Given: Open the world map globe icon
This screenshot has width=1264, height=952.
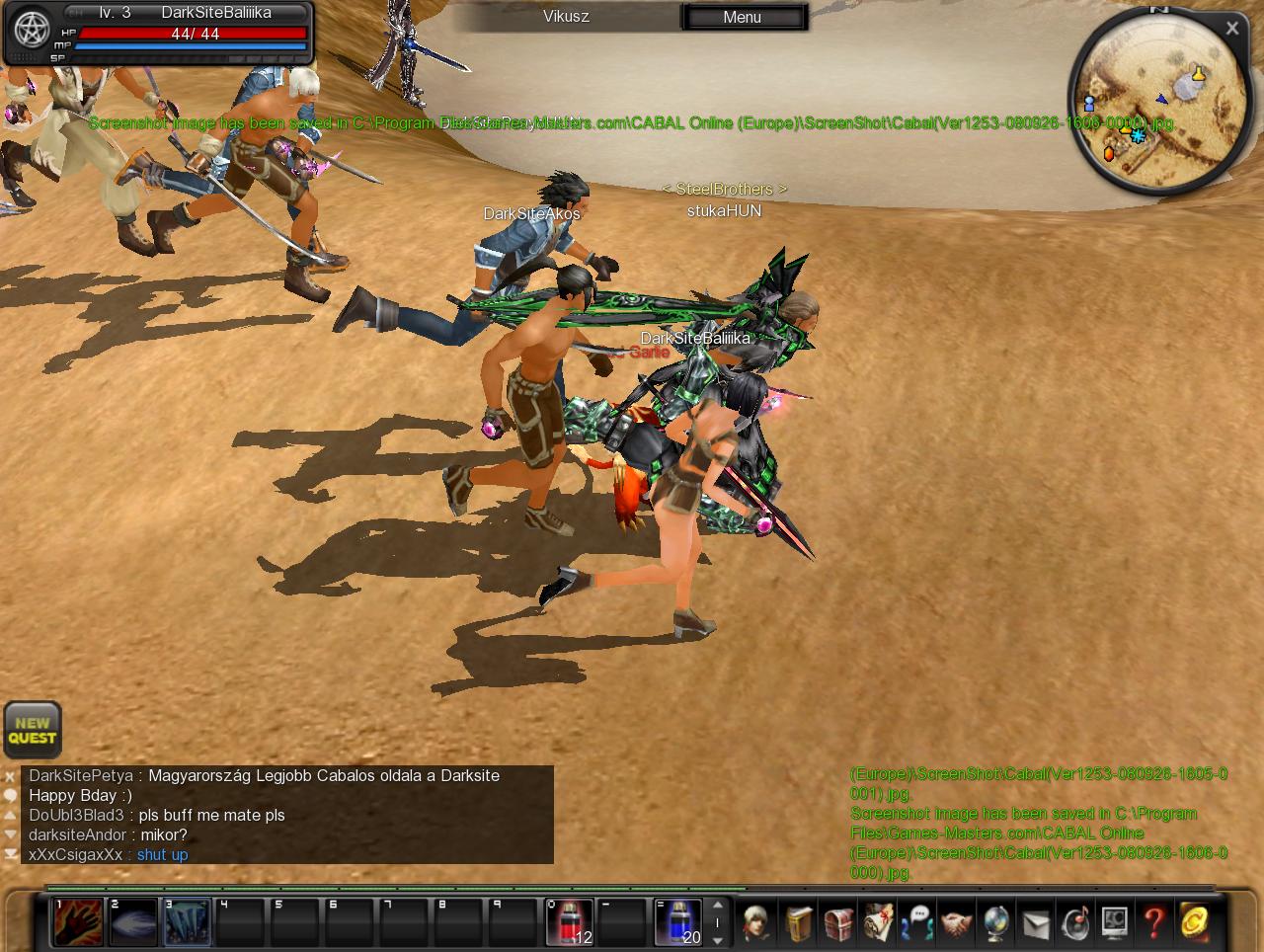Looking at the screenshot, I should click(x=995, y=922).
